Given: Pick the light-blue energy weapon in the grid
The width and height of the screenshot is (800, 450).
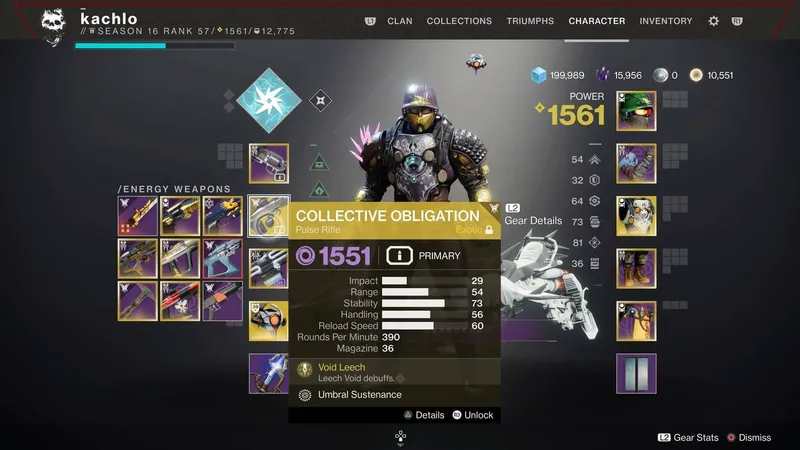Looking at the screenshot, I should 222,258.
